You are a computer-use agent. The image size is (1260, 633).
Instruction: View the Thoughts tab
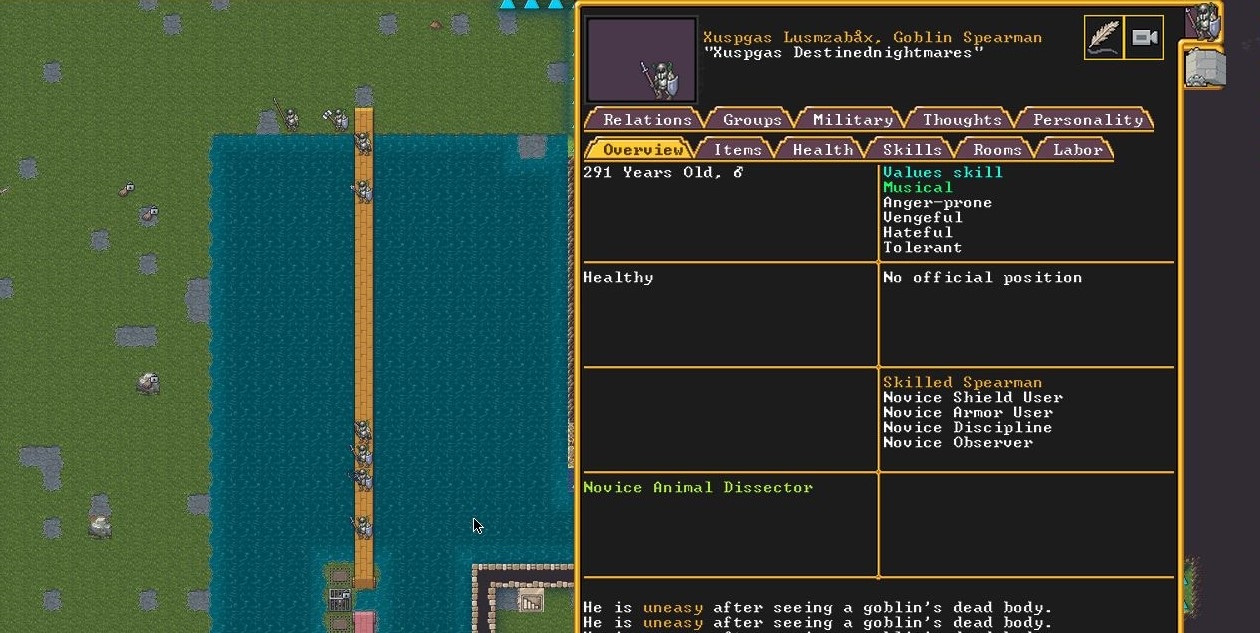[962, 119]
